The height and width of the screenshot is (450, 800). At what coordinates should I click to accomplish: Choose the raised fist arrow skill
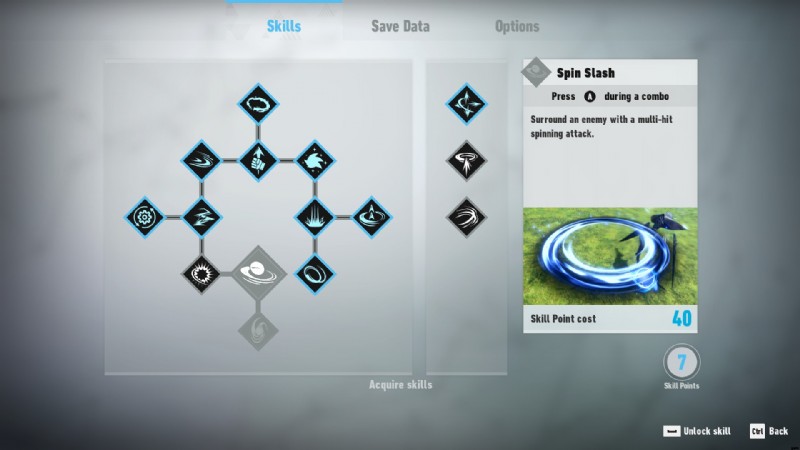coord(258,159)
